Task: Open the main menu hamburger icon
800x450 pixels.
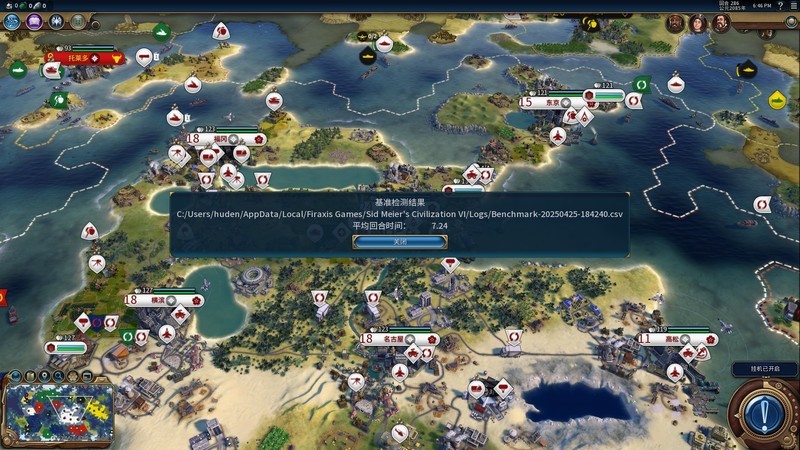Action: (x=791, y=5)
